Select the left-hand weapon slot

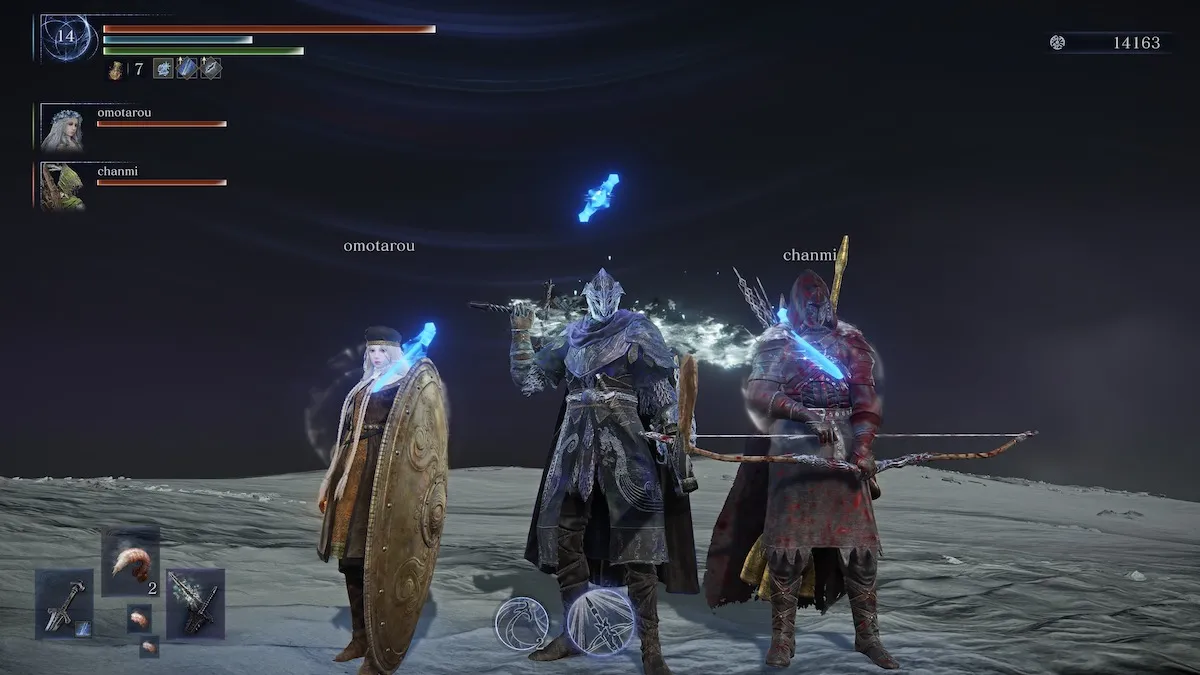(x=64, y=603)
